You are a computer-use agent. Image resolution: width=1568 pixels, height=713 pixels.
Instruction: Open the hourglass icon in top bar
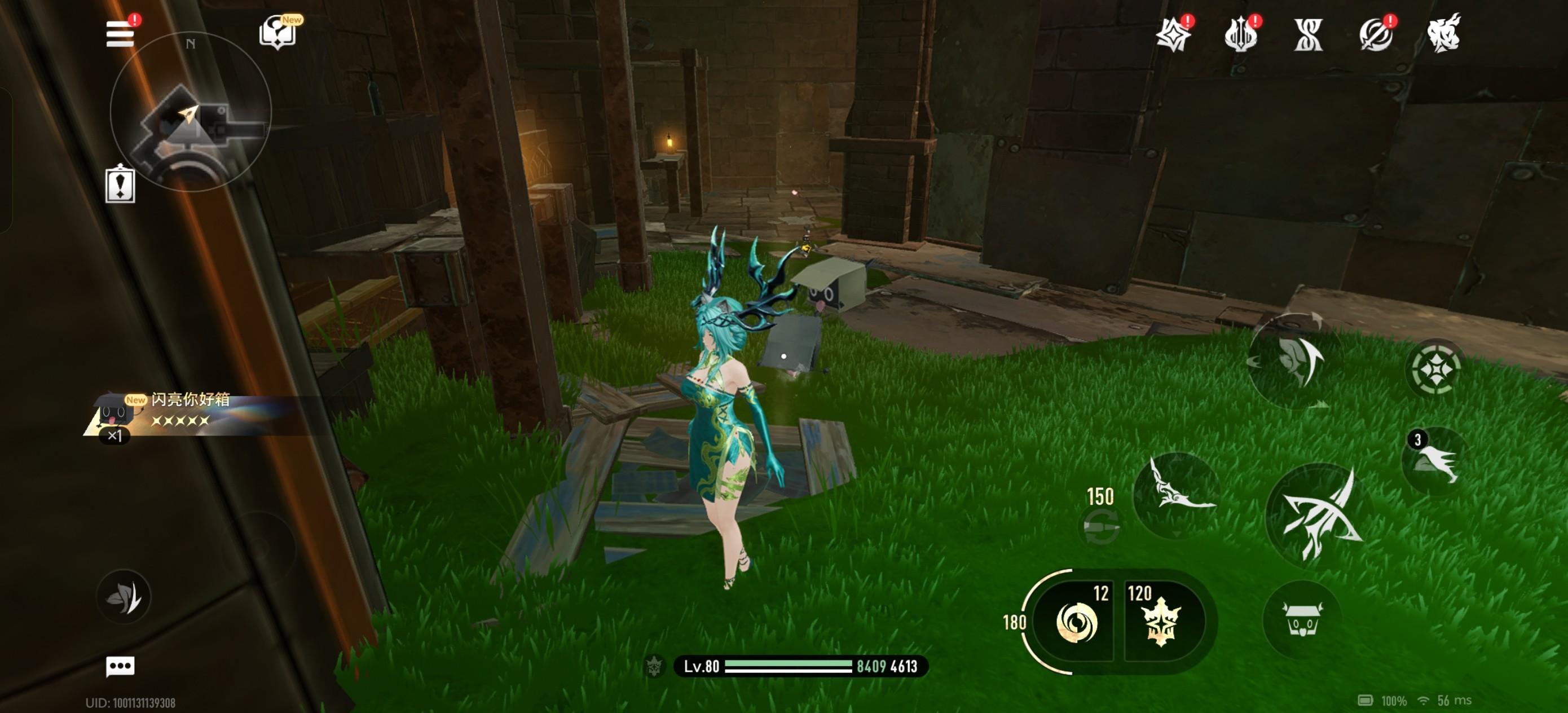click(x=1308, y=34)
